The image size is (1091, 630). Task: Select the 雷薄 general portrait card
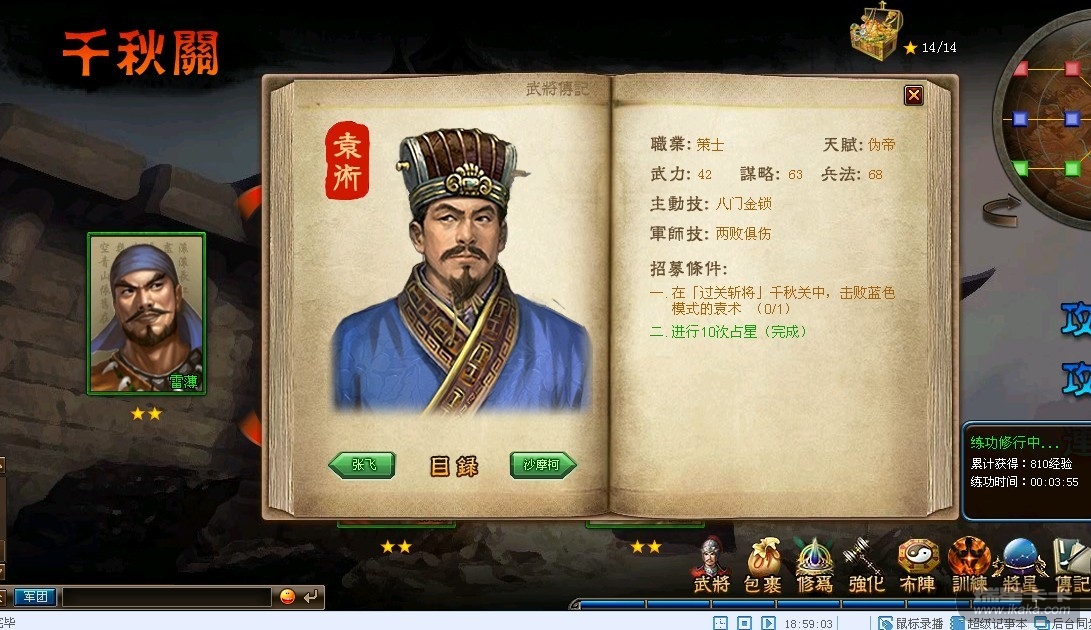click(x=146, y=313)
